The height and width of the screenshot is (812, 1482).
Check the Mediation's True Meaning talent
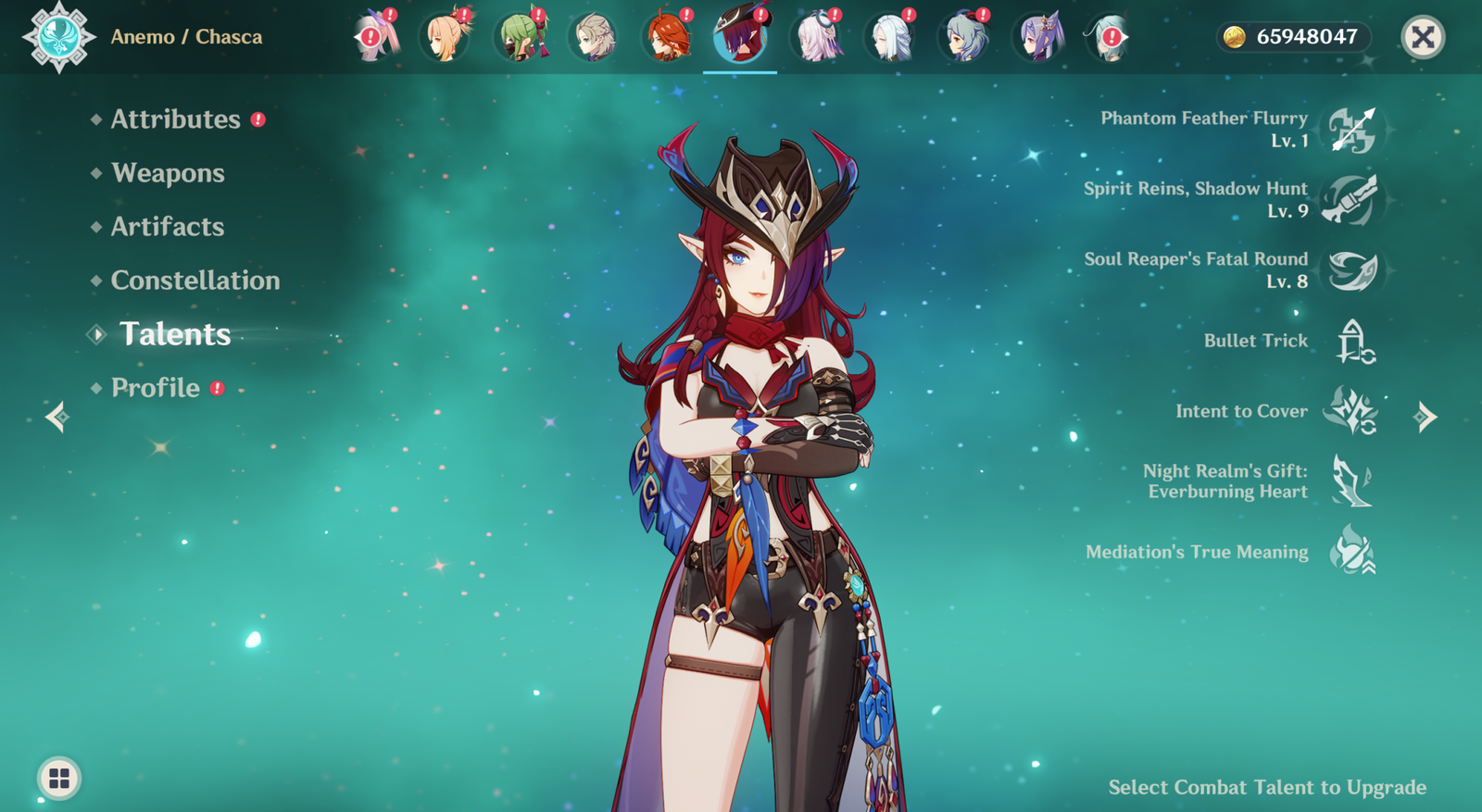click(1352, 552)
